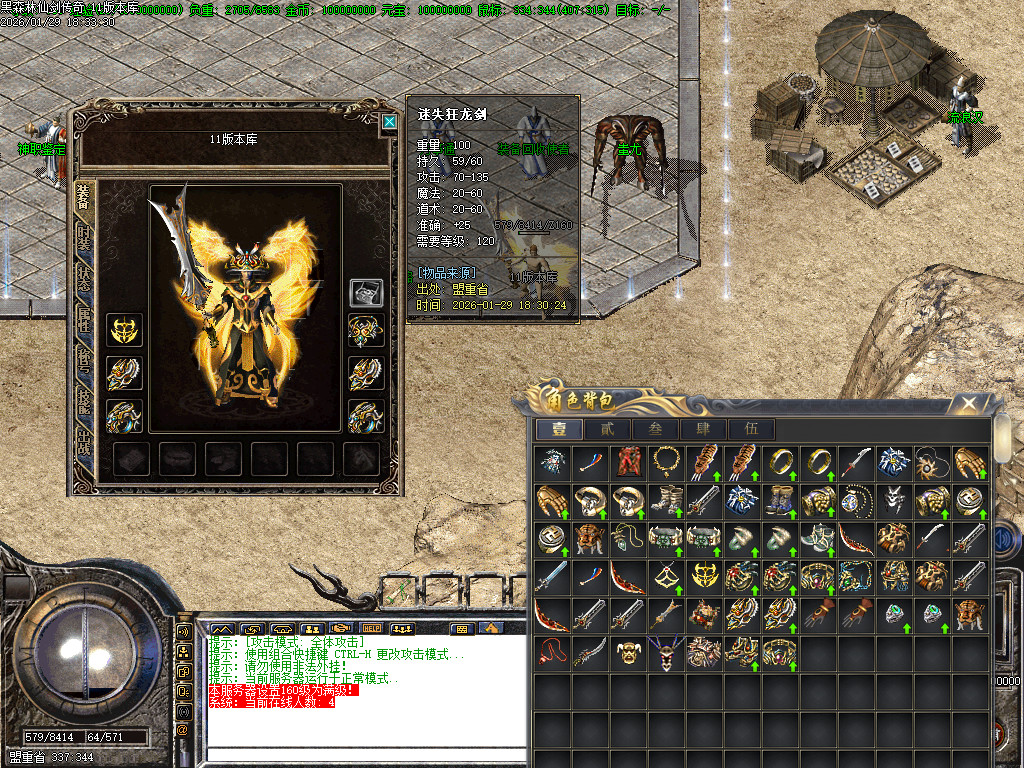Select the equipped golden mask medal slot
Screen dimensions: 1024x768
click(124, 330)
